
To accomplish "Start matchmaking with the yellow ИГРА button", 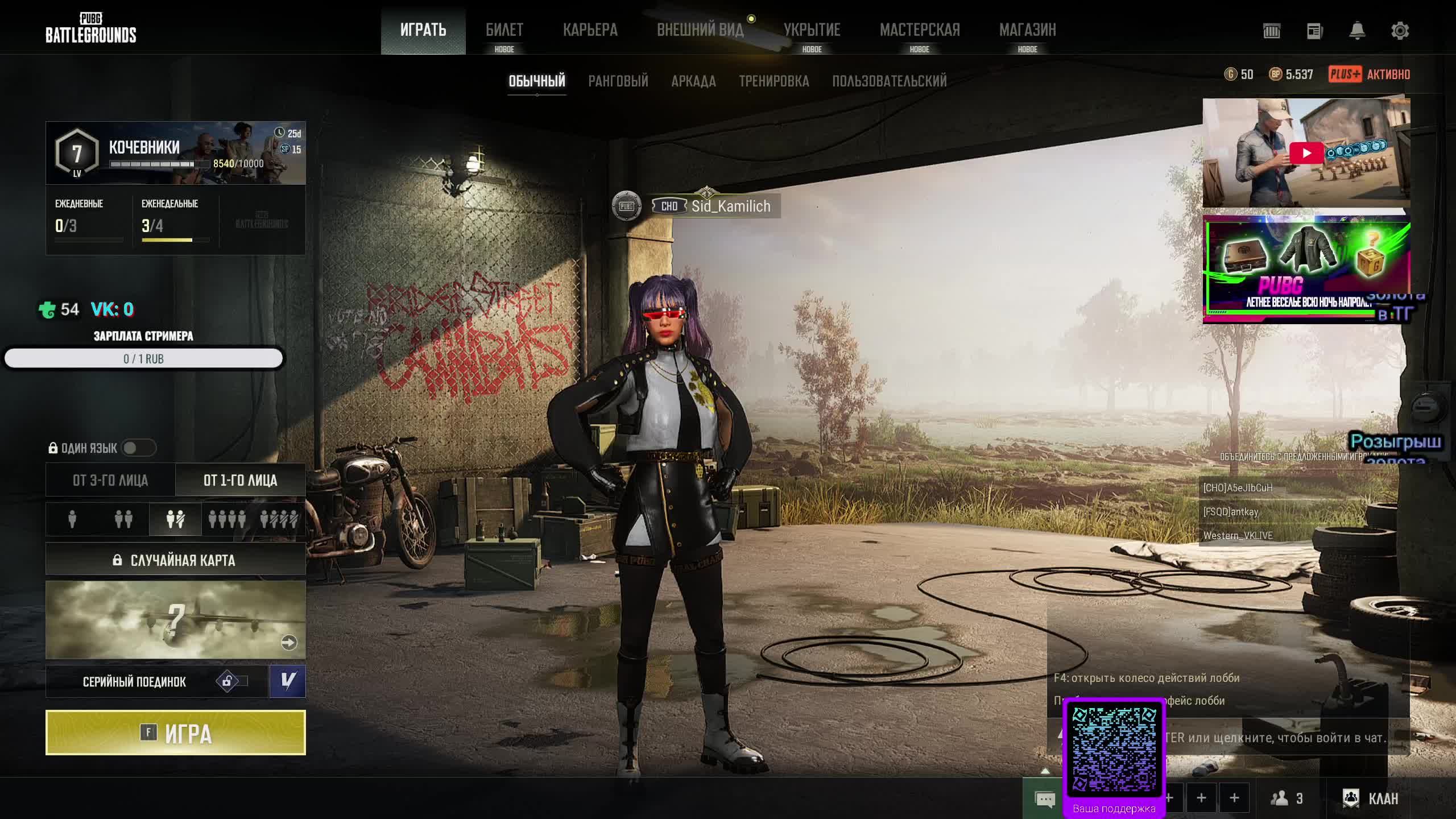I will click(x=175, y=733).
